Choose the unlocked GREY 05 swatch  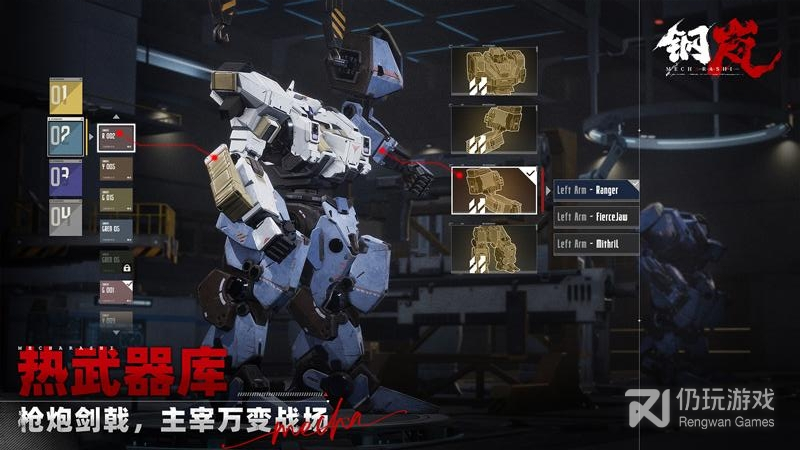pyautogui.click(x=115, y=230)
